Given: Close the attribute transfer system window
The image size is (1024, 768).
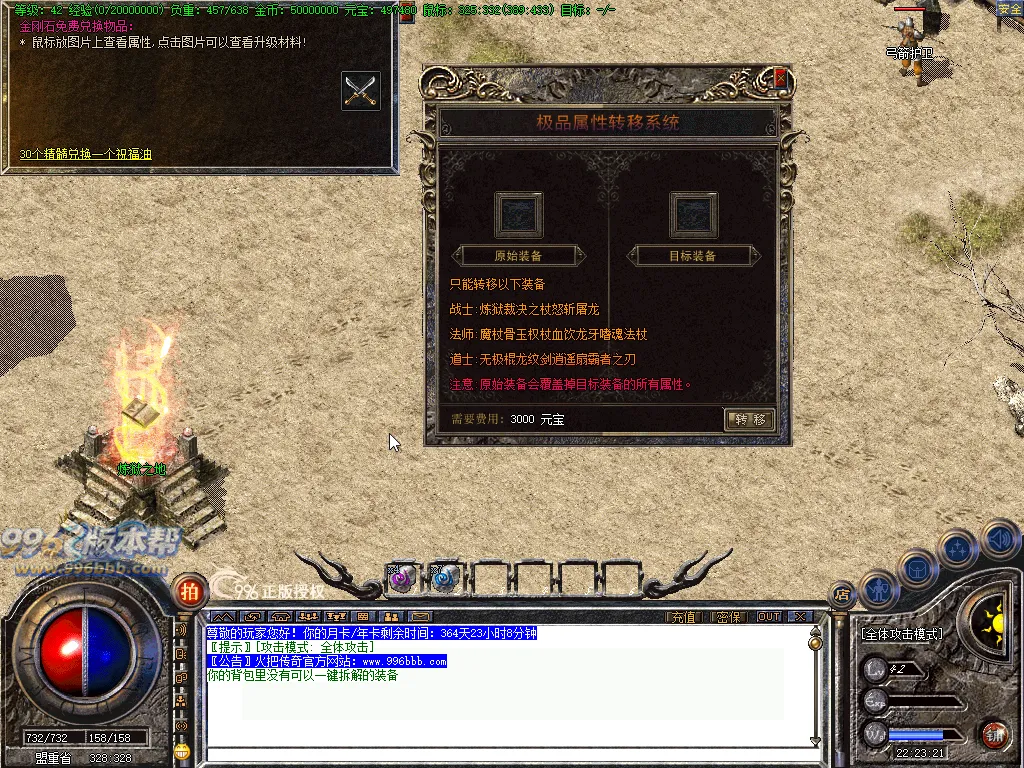Looking at the screenshot, I should pos(780,79).
